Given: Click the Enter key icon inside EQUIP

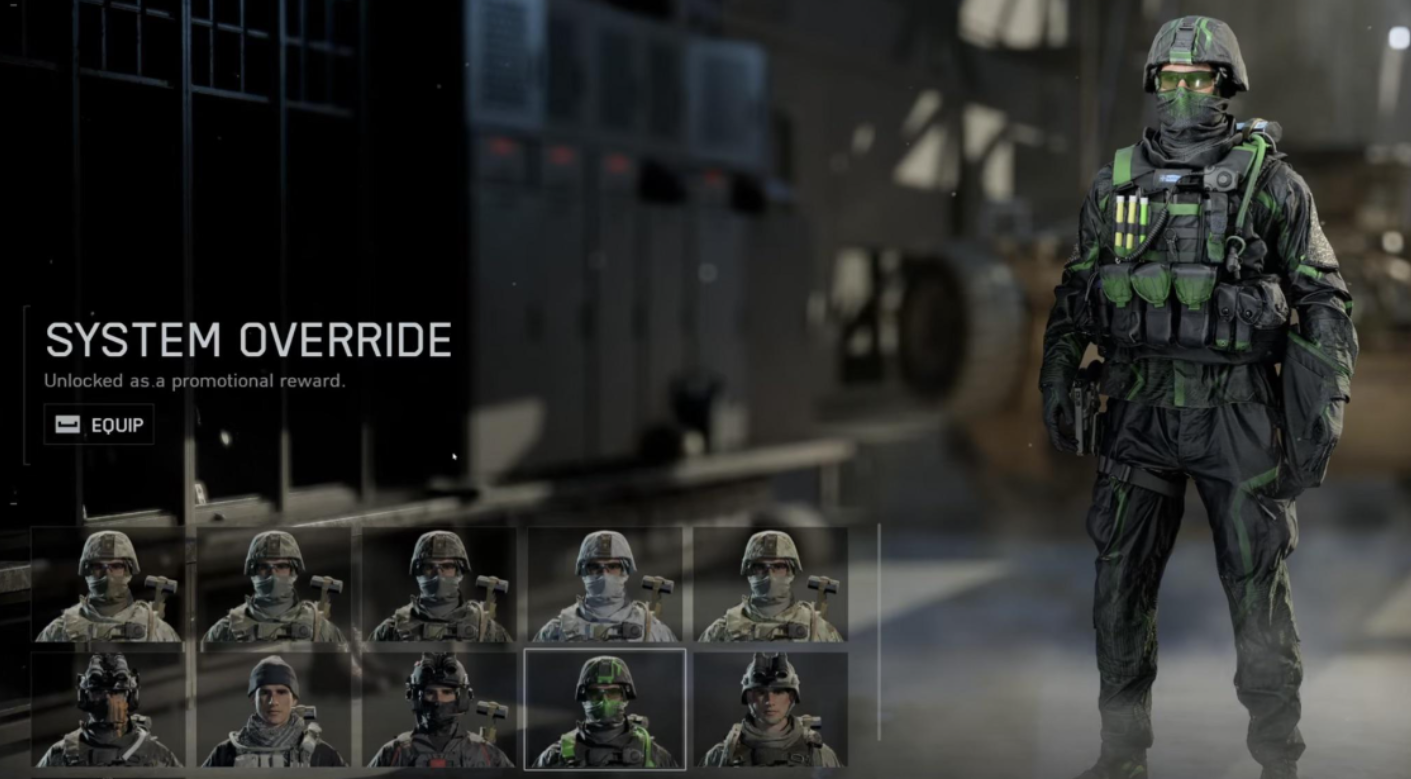Looking at the screenshot, I should tap(67, 424).
